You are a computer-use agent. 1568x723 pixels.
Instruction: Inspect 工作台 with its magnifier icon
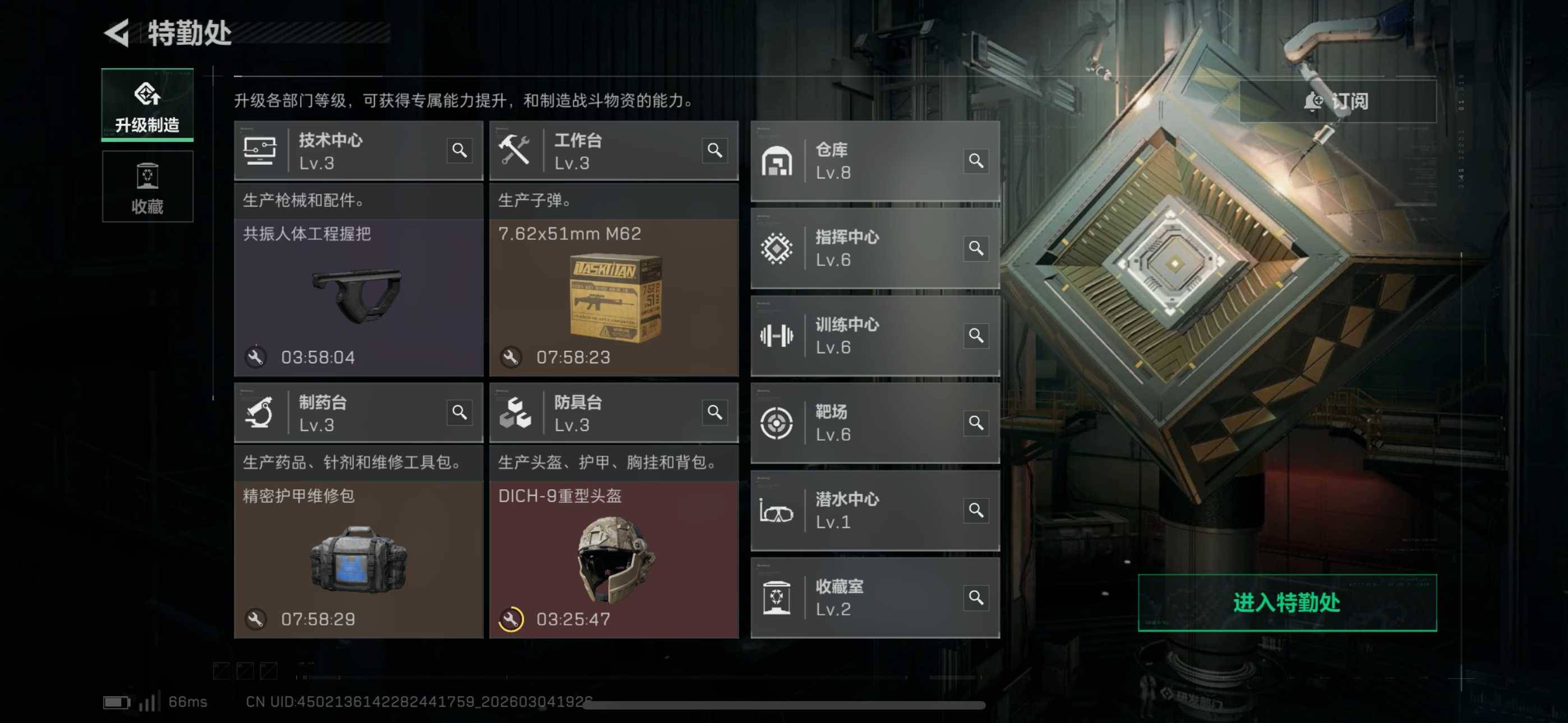(714, 150)
